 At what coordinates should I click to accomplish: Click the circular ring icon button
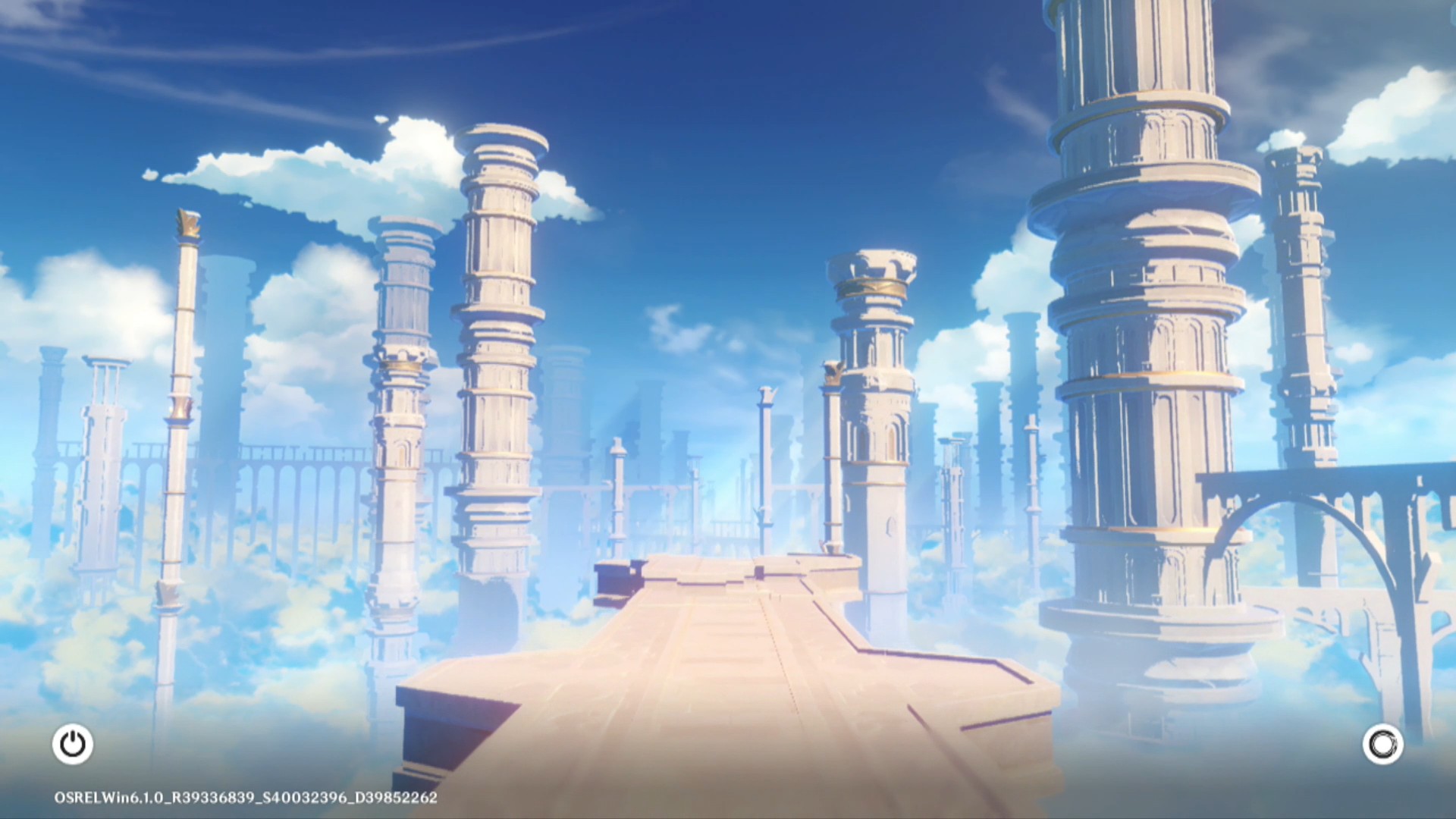click(1382, 744)
